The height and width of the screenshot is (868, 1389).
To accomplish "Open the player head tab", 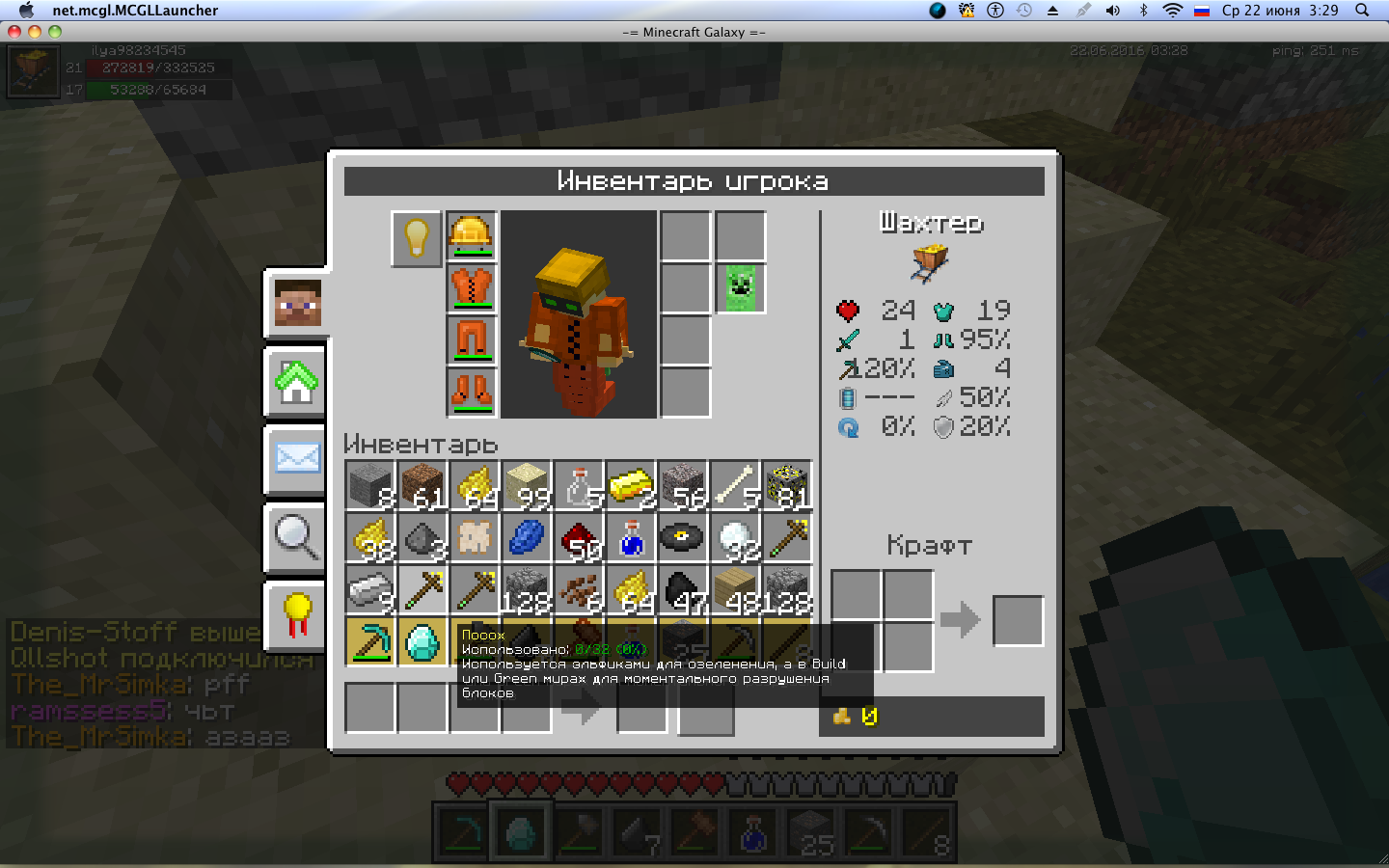I will tap(297, 303).
